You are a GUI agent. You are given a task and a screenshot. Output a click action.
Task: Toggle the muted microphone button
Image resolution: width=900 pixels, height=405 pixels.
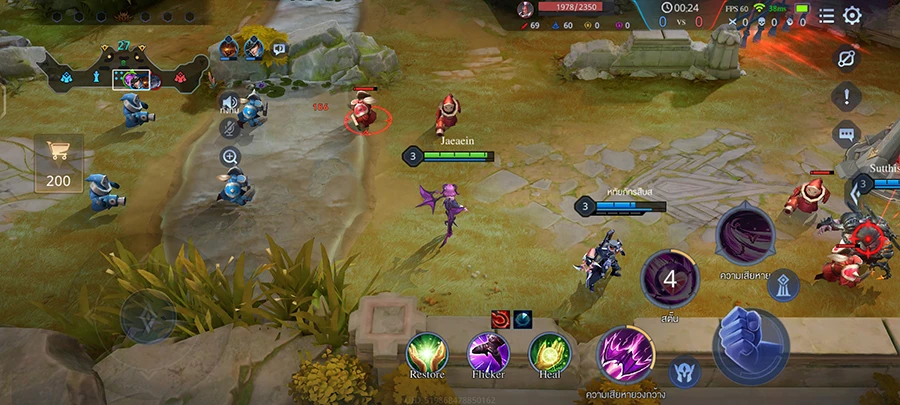pyautogui.click(x=230, y=129)
